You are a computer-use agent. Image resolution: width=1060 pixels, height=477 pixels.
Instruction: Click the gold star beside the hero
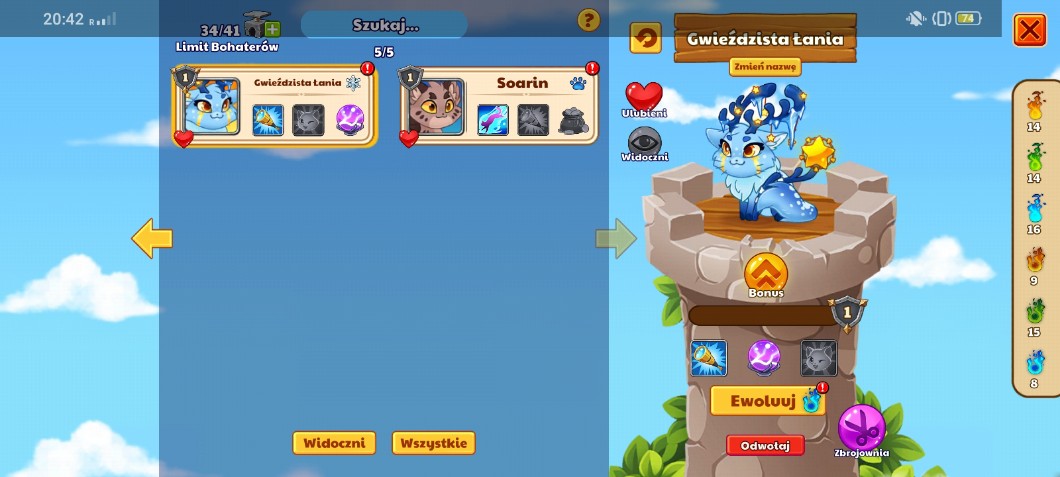pos(818,152)
